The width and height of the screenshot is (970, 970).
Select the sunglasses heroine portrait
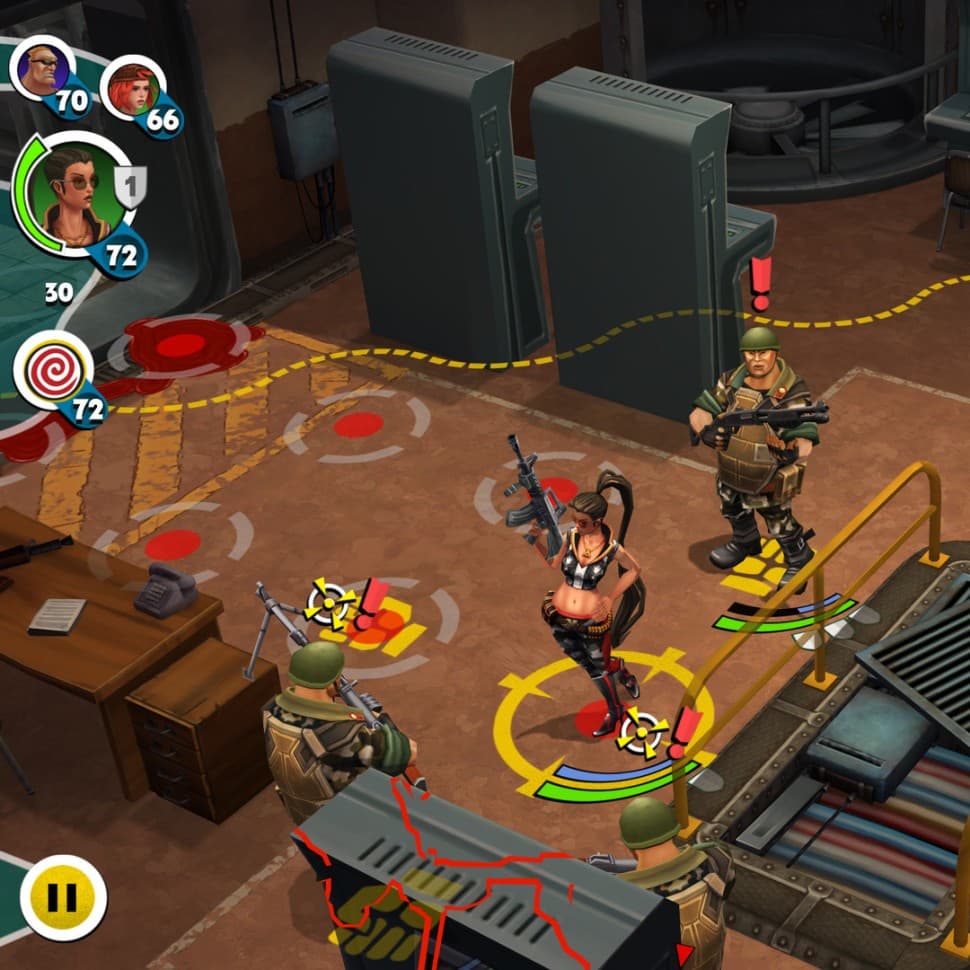[71, 194]
